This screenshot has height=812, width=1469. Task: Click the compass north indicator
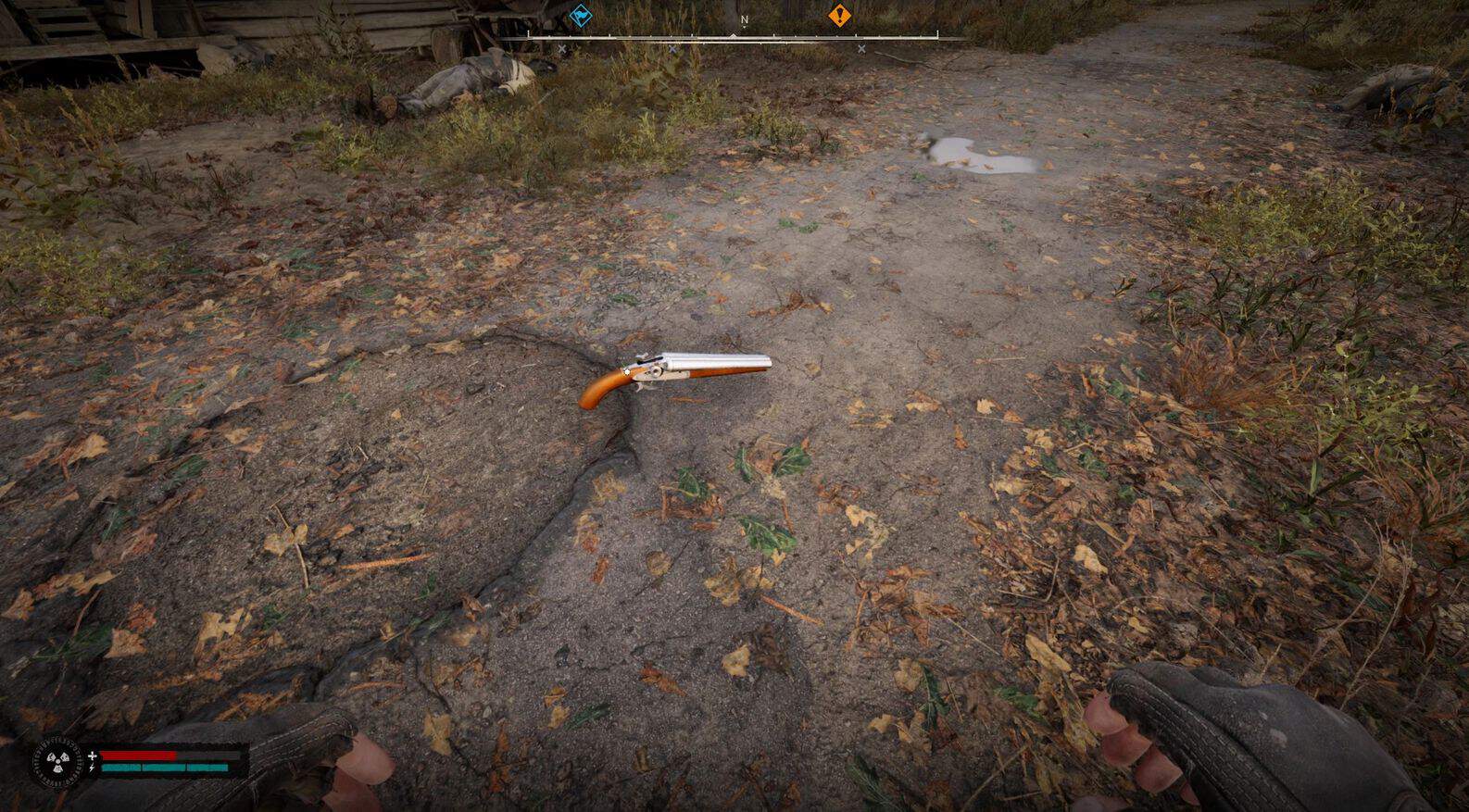[744, 19]
